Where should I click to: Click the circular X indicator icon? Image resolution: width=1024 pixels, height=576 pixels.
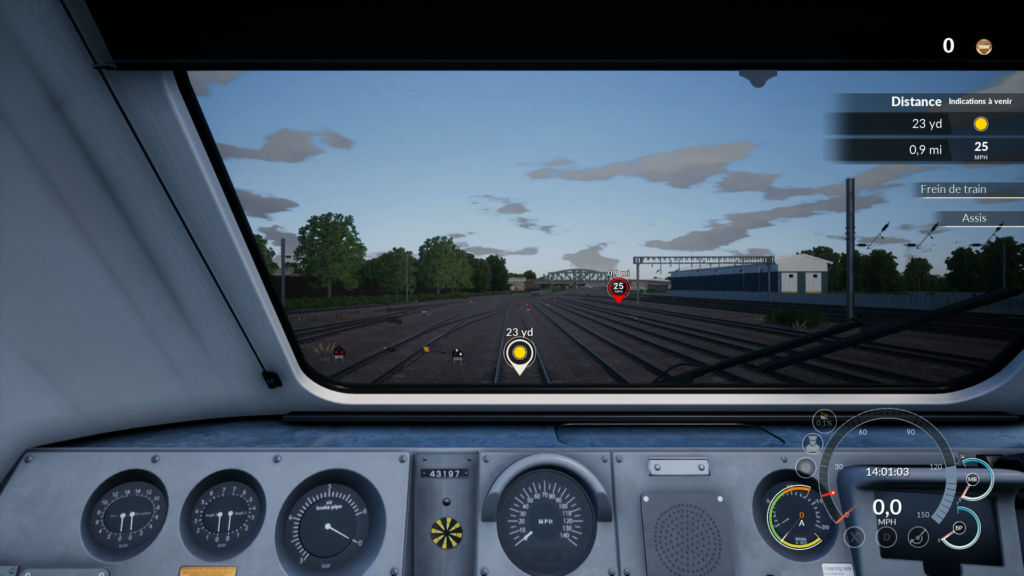click(854, 536)
